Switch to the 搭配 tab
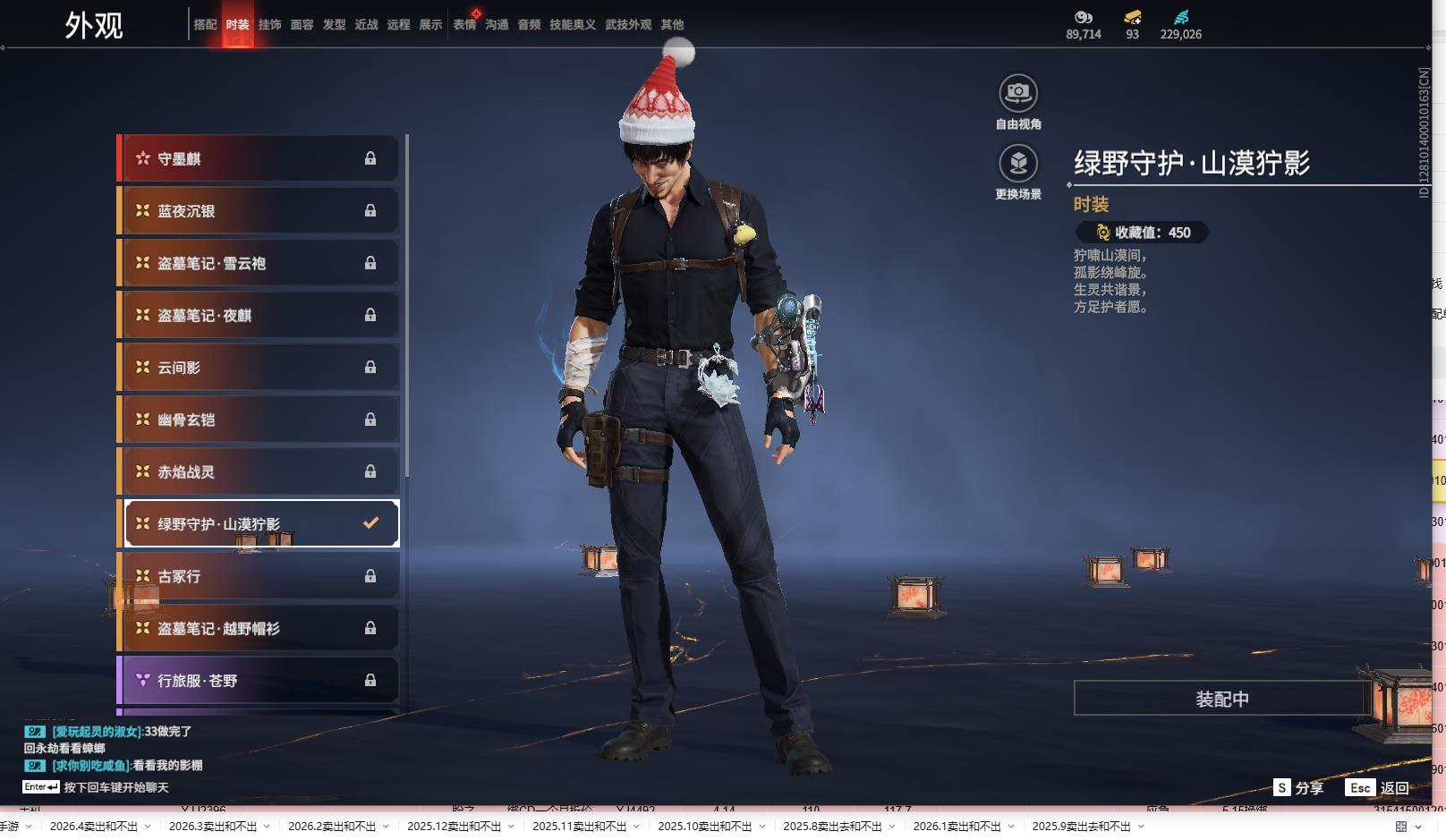This screenshot has width=1446, height=840. coord(205,25)
